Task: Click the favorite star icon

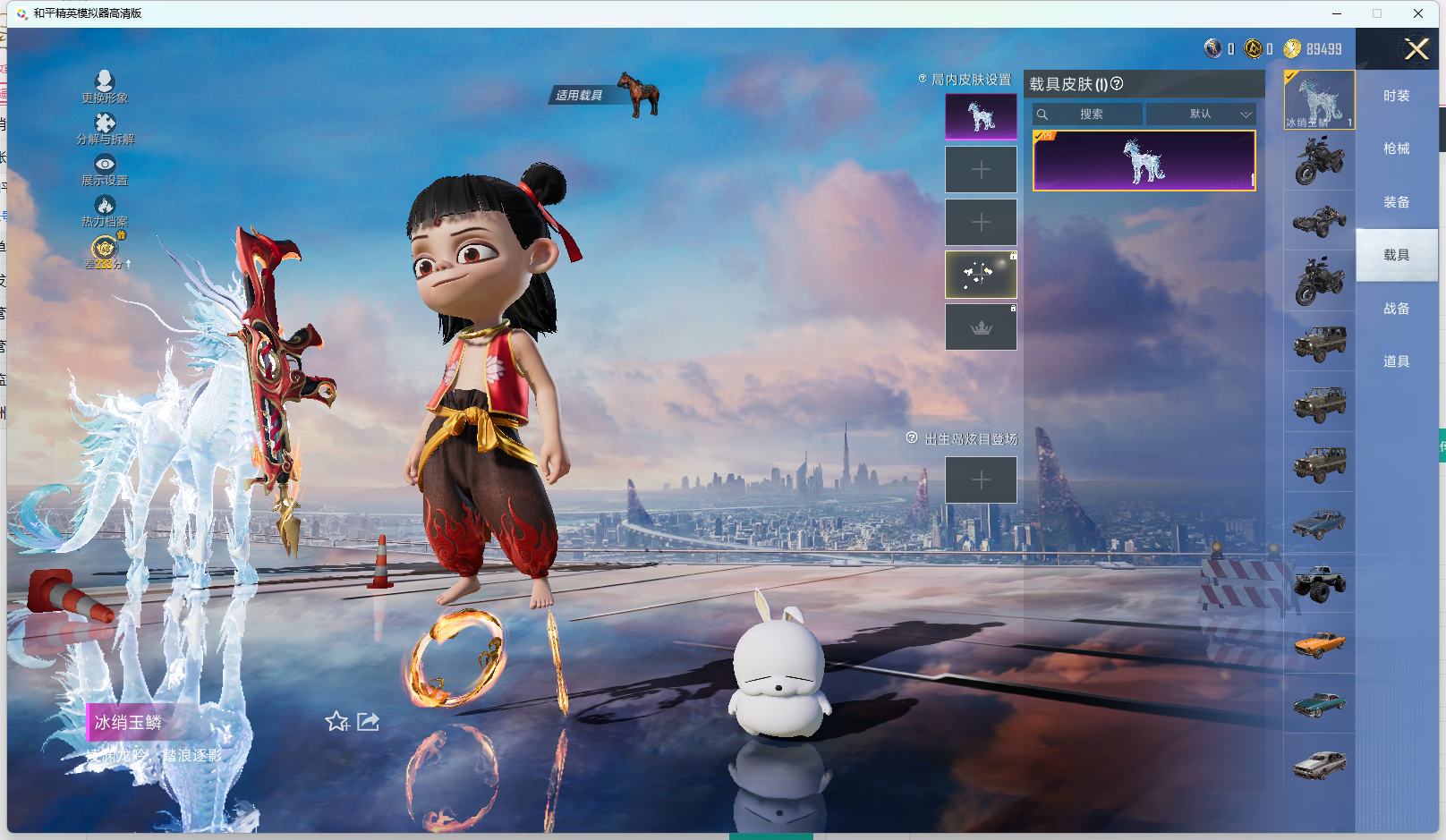Action: 336,721
